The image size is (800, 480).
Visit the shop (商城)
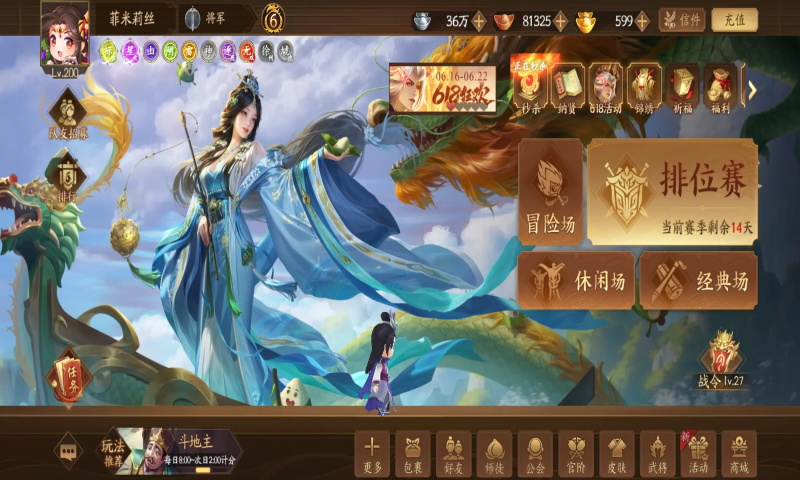(739, 453)
